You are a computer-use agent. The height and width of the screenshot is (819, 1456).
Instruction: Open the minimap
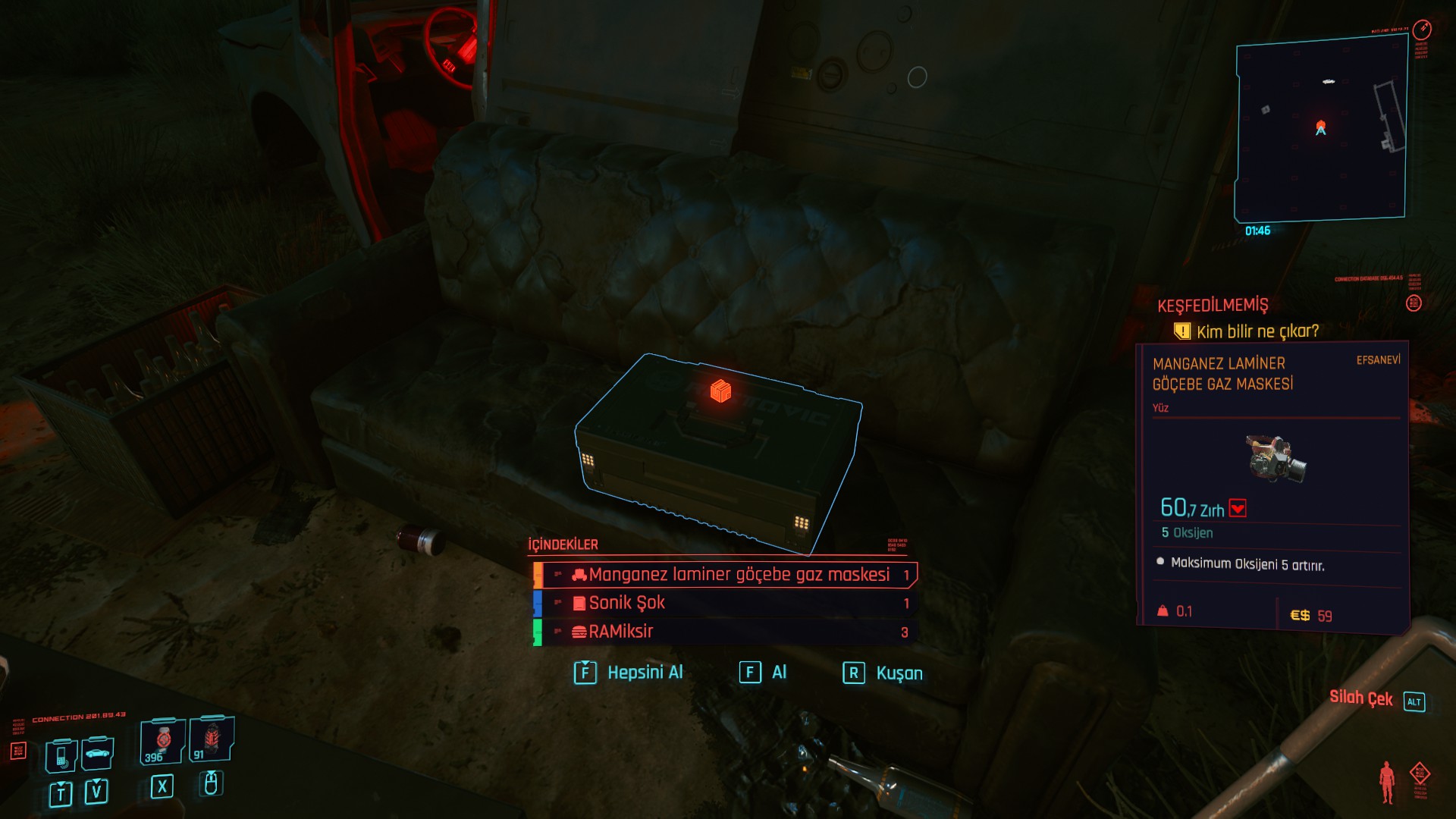coord(1321,129)
